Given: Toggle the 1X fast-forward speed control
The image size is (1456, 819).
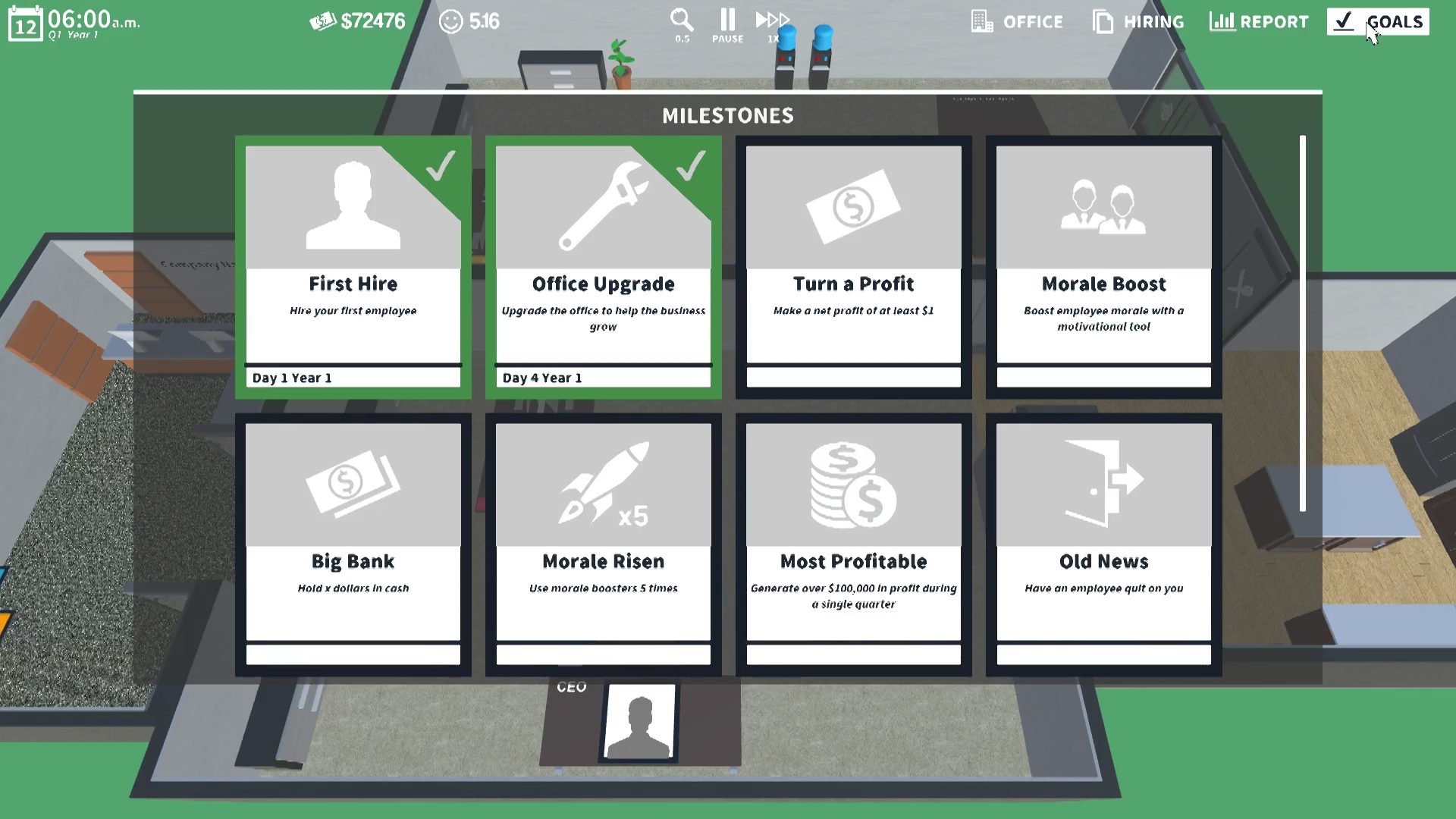Looking at the screenshot, I should [772, 19].
